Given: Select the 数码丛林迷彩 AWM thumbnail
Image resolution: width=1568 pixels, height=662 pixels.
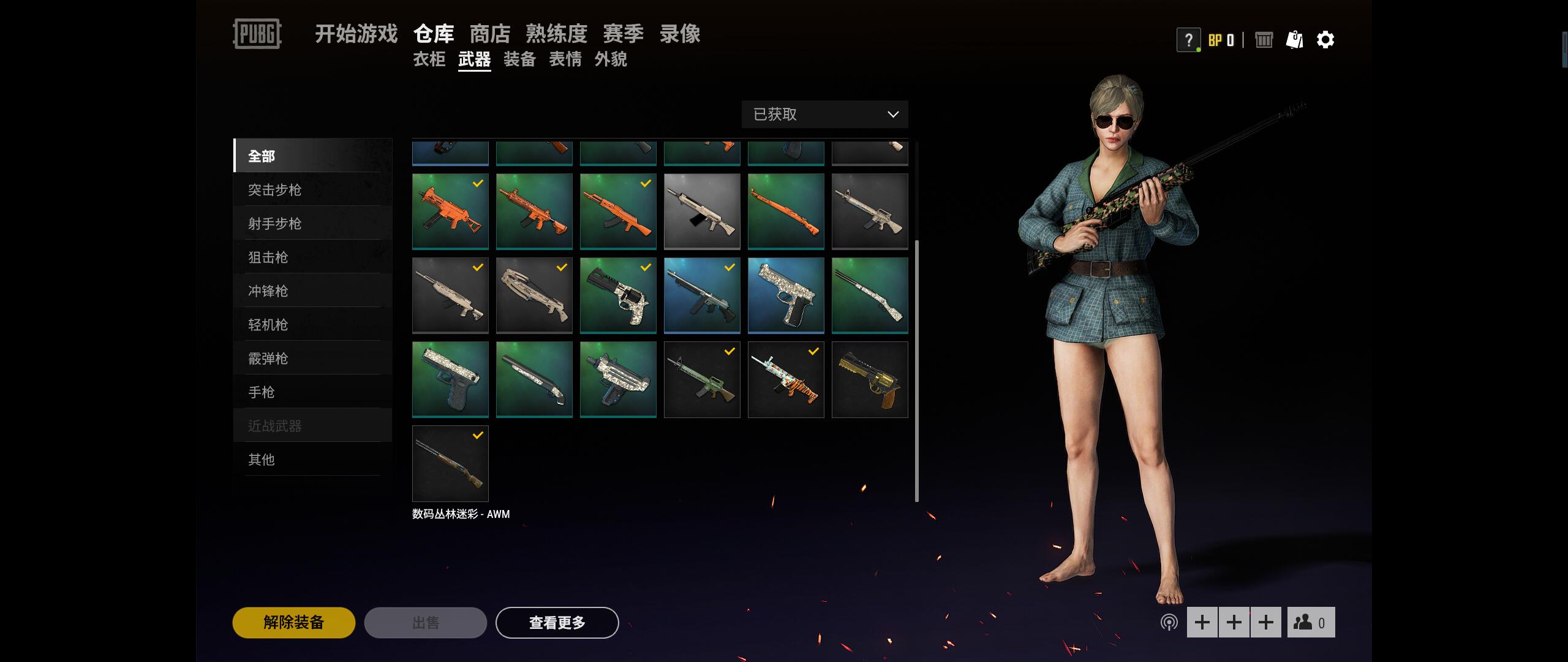Looking at the screenshot, I should tap(450, 464).
